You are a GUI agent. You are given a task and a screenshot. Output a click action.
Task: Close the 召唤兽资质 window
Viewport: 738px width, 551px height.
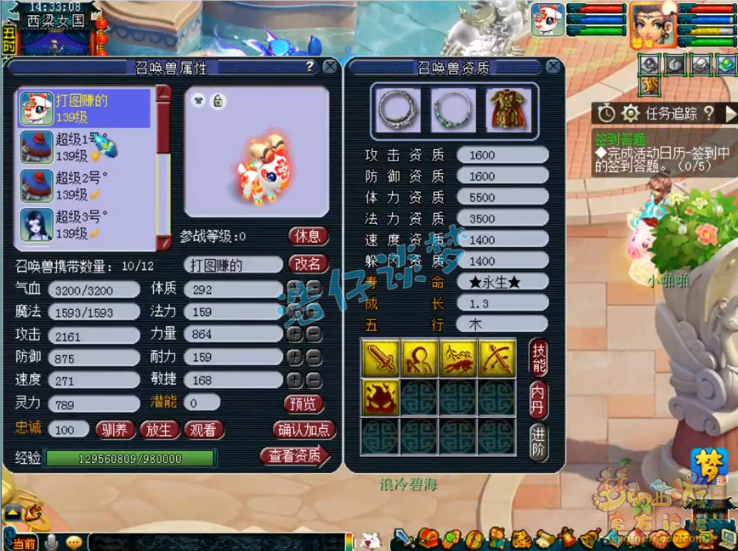(x=553, y=67)
